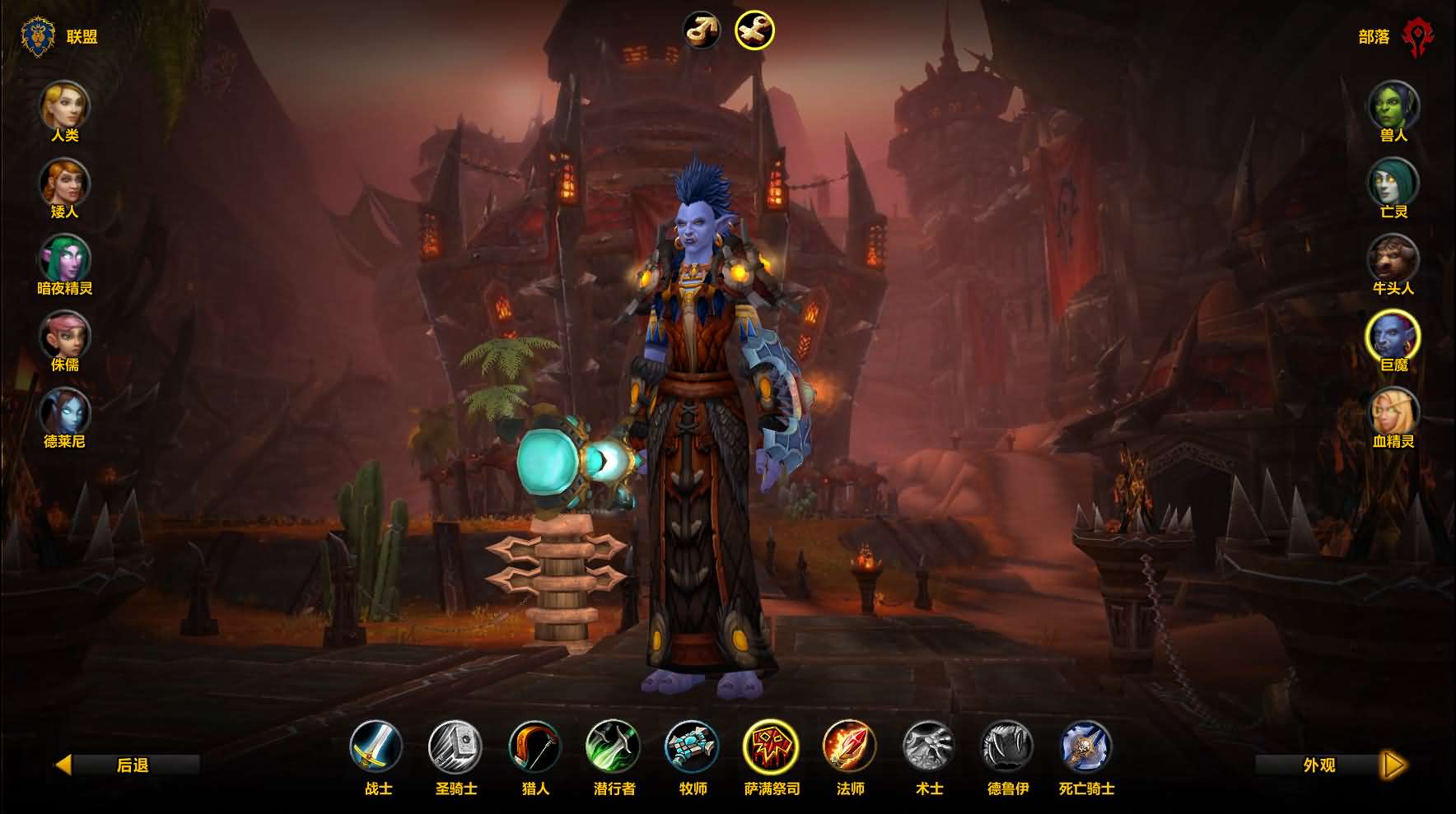
Task: Choose the Mage (法师) class
Action: [x=850, y=747]
